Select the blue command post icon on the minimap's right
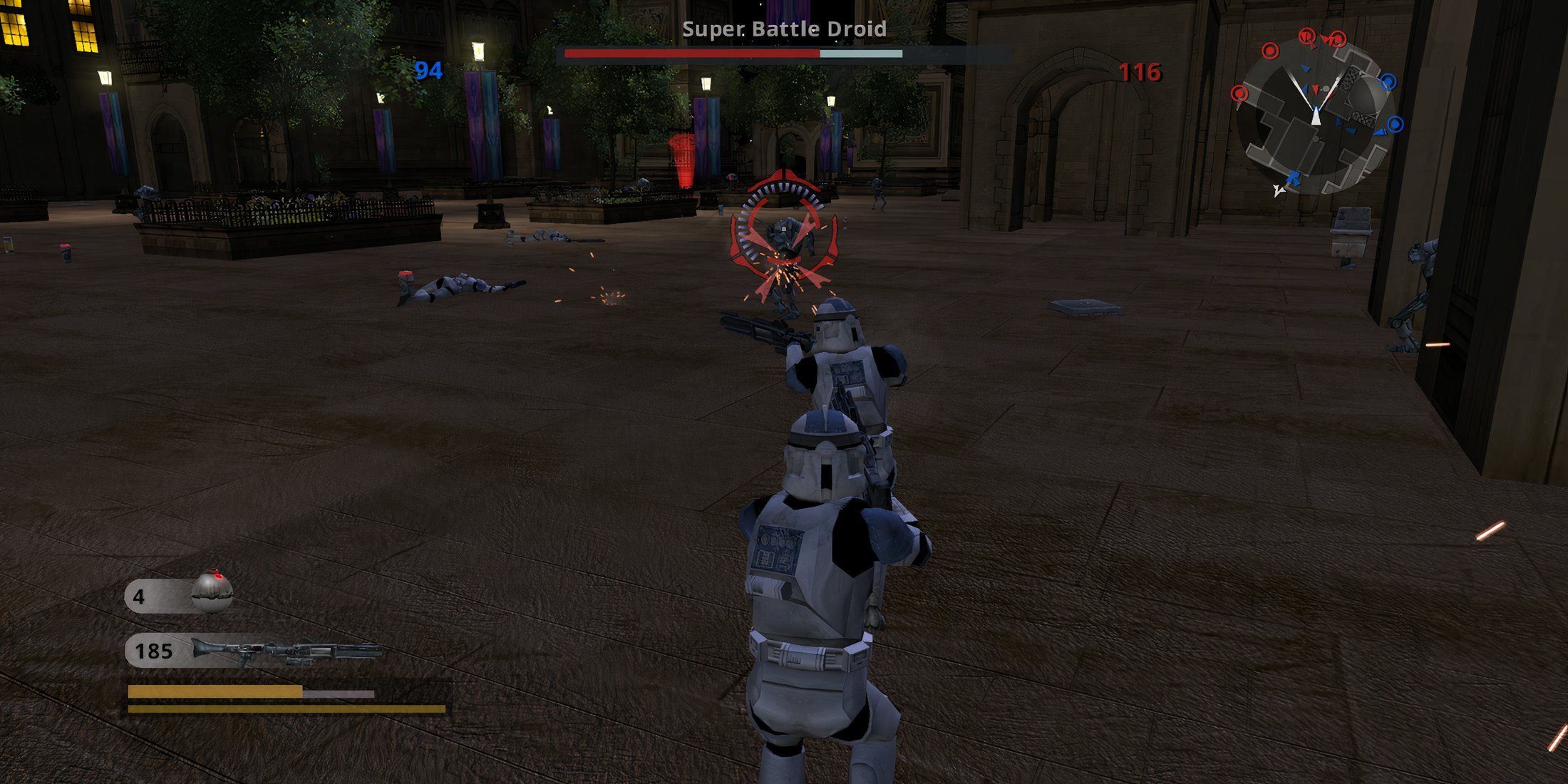This screenshot has height=784, width=1568. point(1387,81)
